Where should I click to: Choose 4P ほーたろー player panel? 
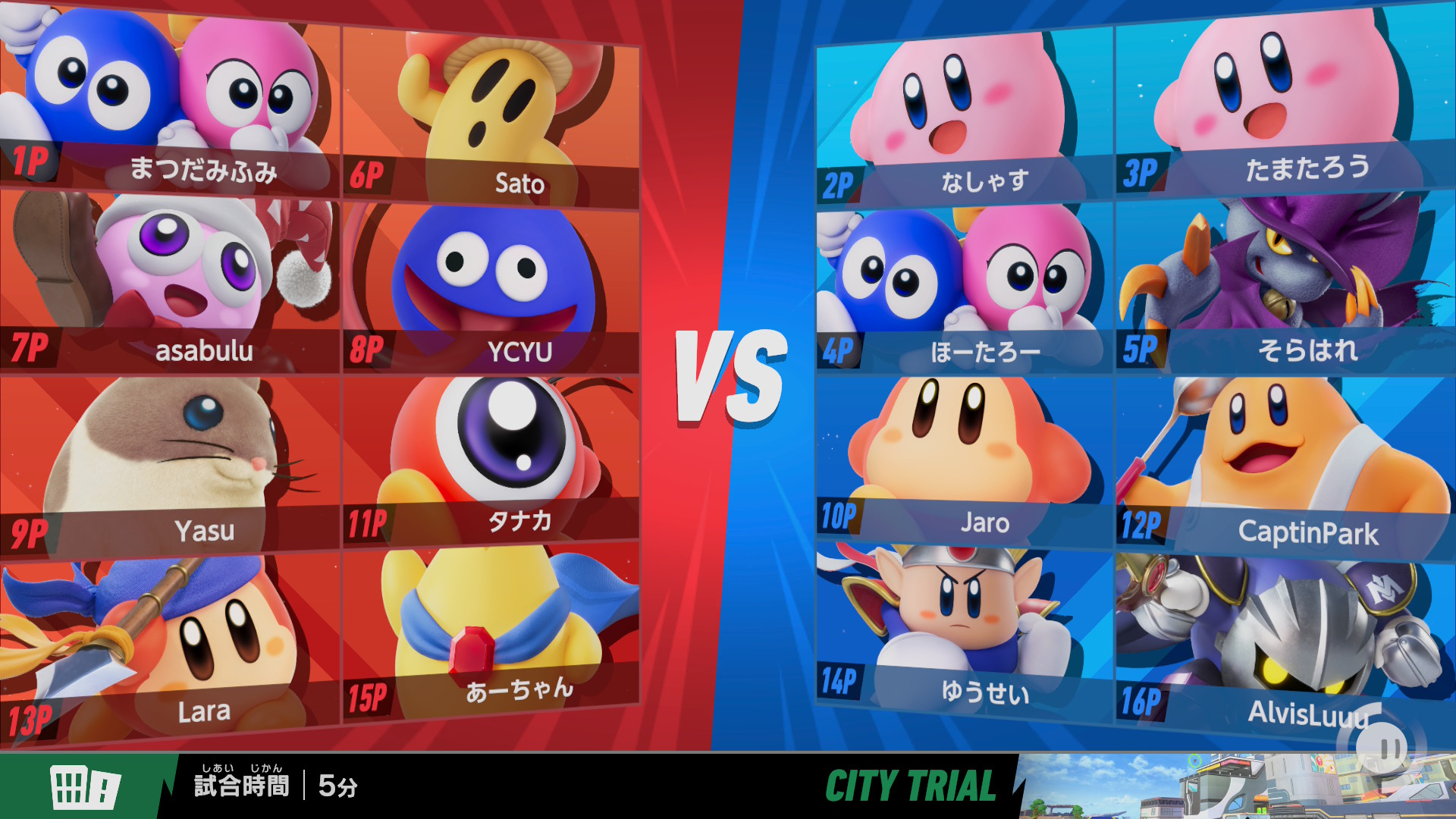point(965,288)
